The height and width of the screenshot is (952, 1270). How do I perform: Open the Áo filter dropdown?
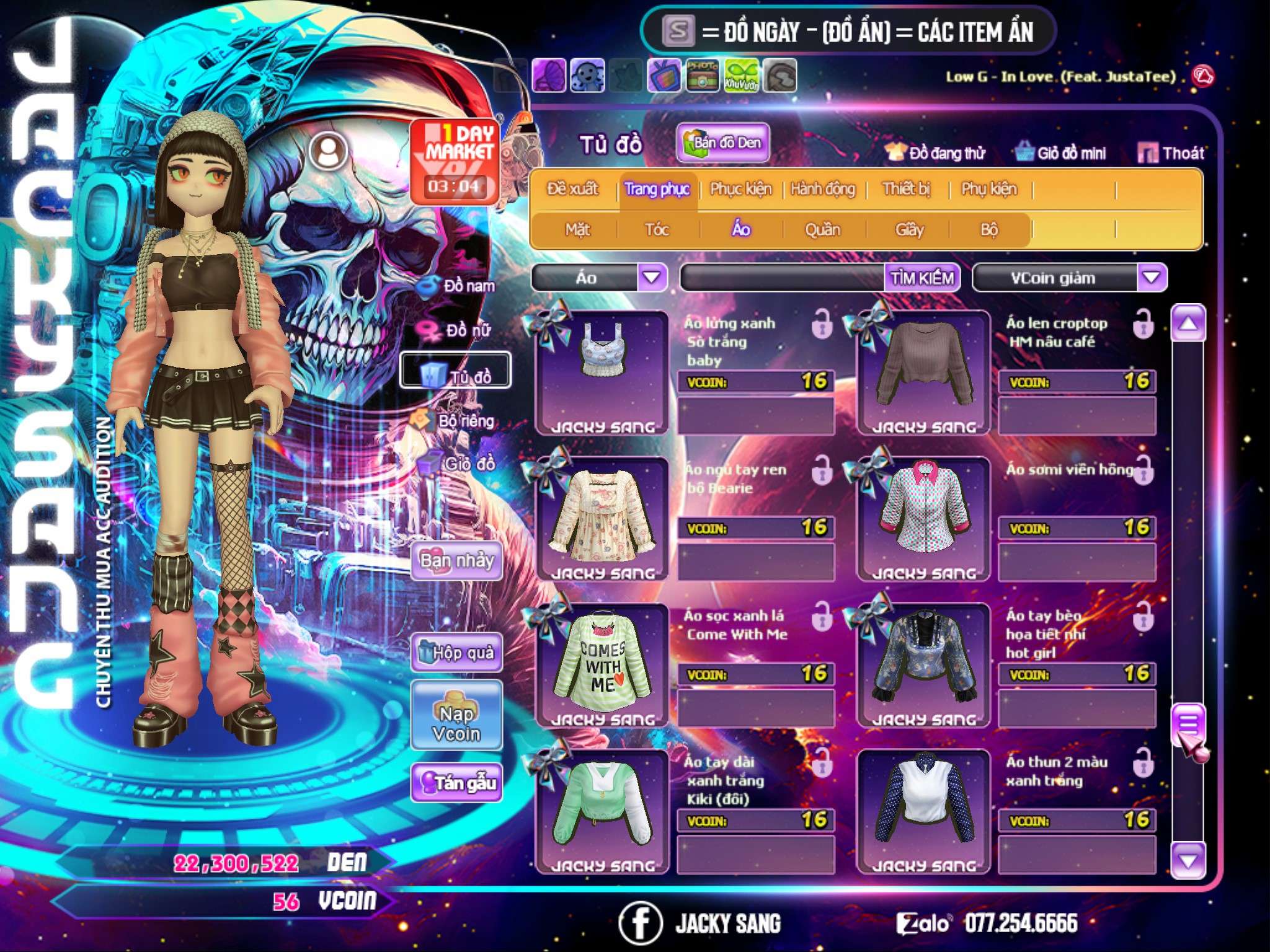(652, 278)
